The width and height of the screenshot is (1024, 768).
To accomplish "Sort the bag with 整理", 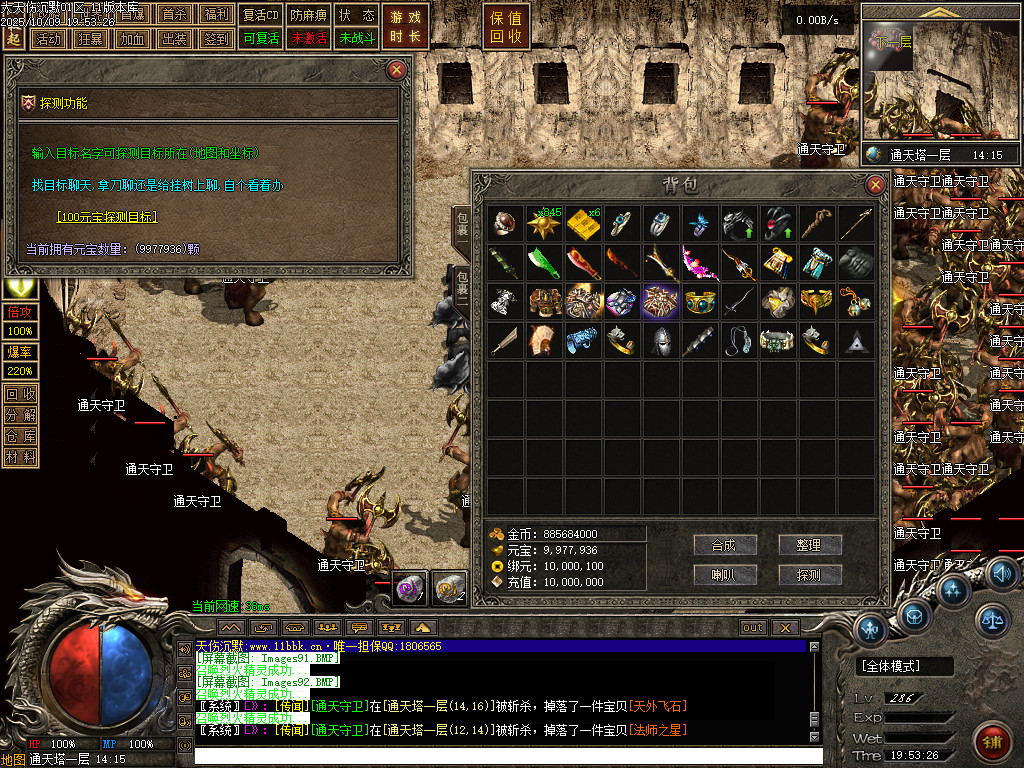I will pyautogui.click(x=809, y=545).
